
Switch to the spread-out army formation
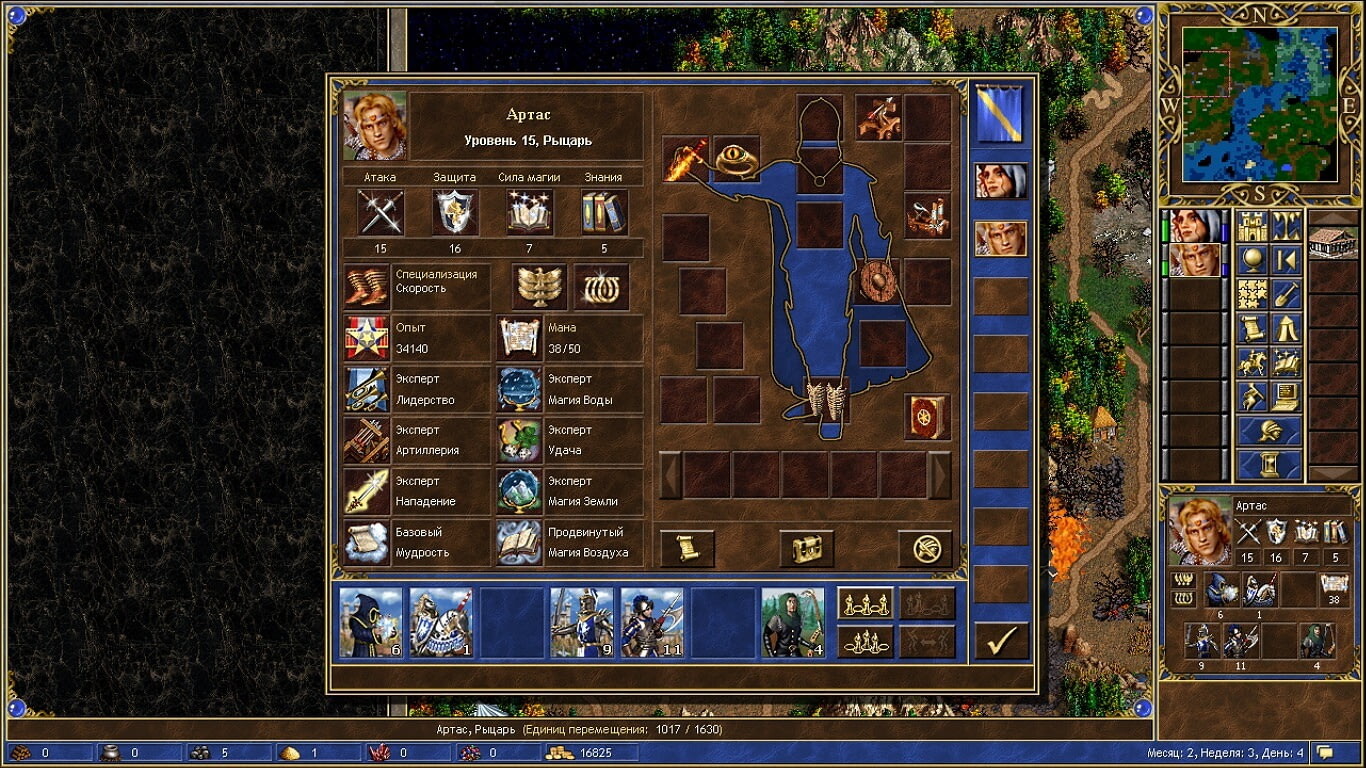point(865,604)
